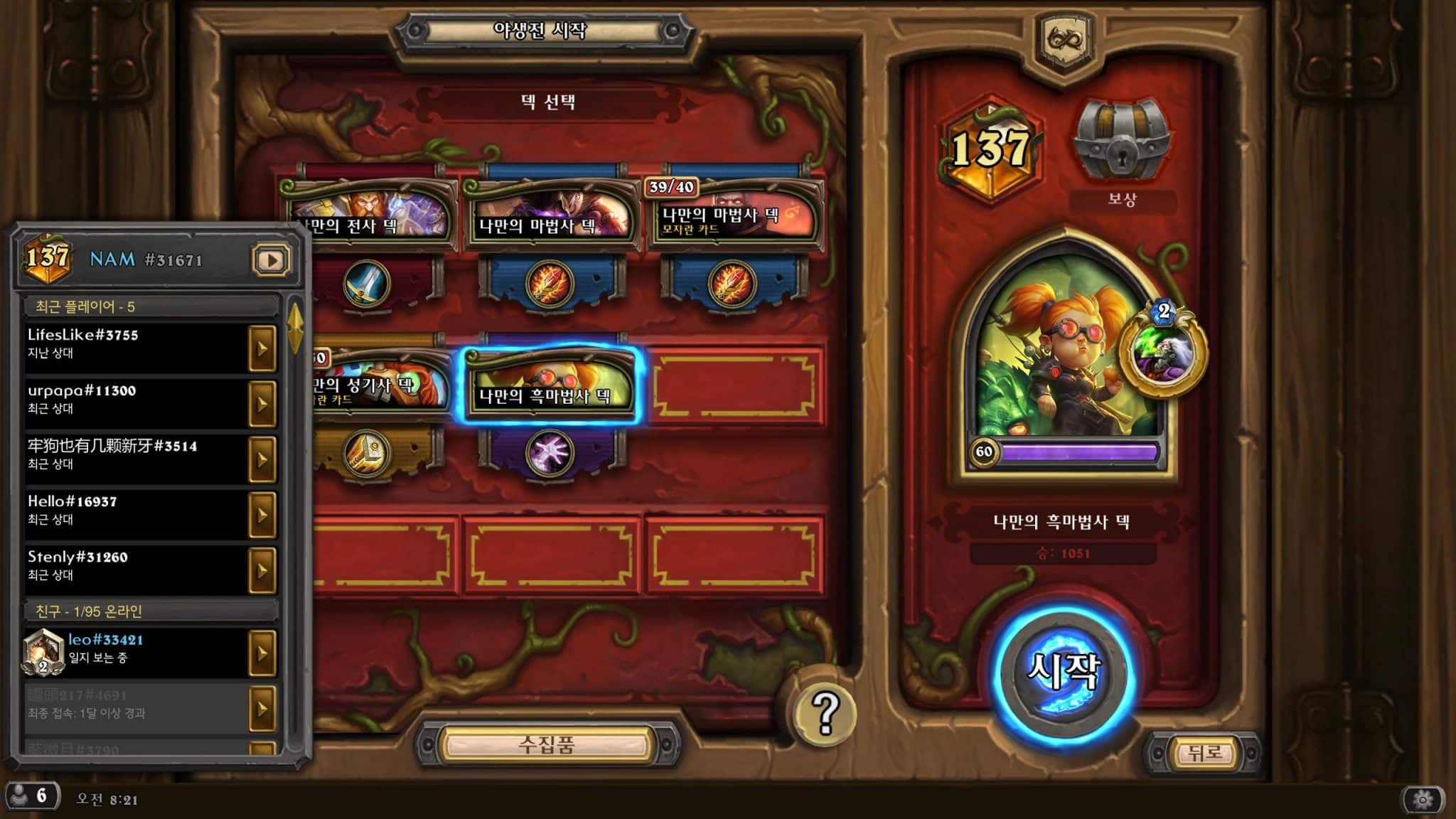Click the friends list scrollbar handle
The height and width of the screenshot is (819, 1456).
click(x=295, y=328)
